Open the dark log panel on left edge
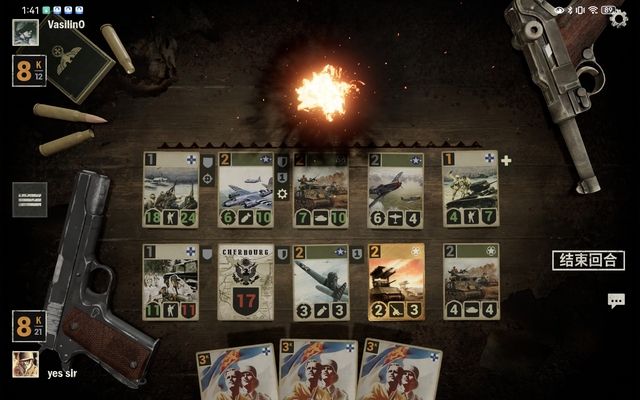 click(x=30, y=199)
